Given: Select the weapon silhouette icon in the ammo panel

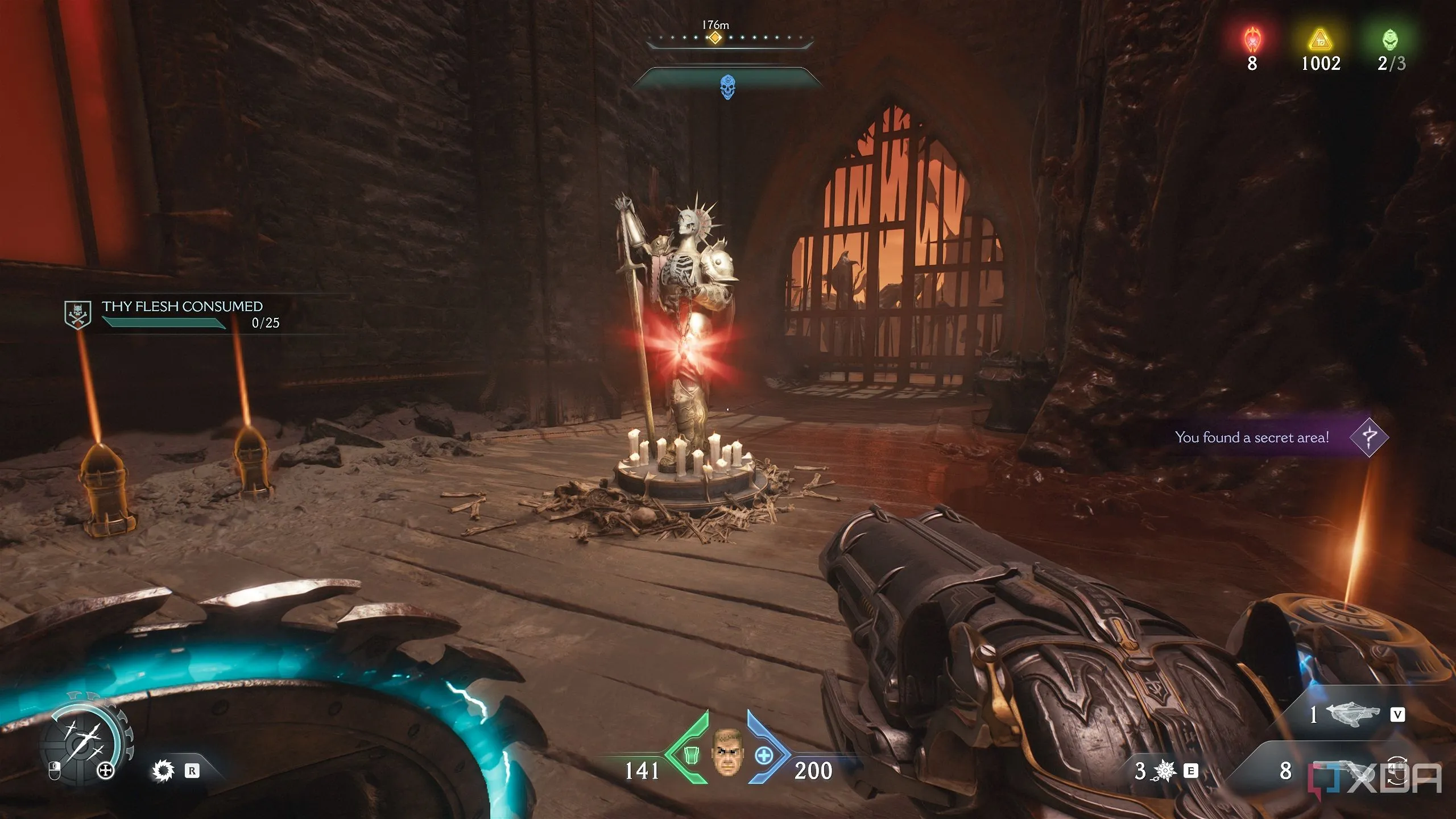Looking at the screenshot, I should (1352, 714).
